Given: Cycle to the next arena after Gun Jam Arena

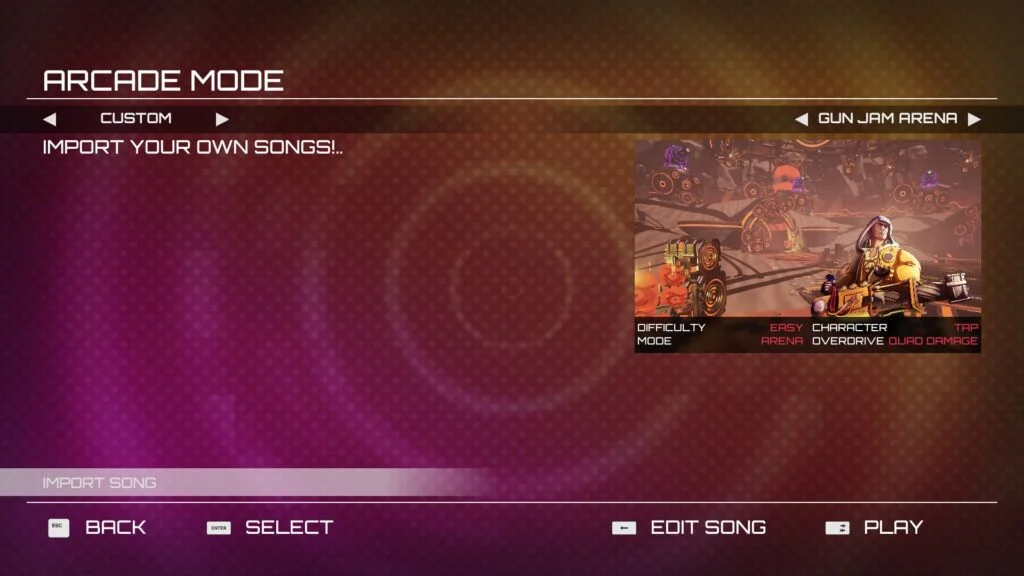Looking at the screenshot, I should point(974,119).
